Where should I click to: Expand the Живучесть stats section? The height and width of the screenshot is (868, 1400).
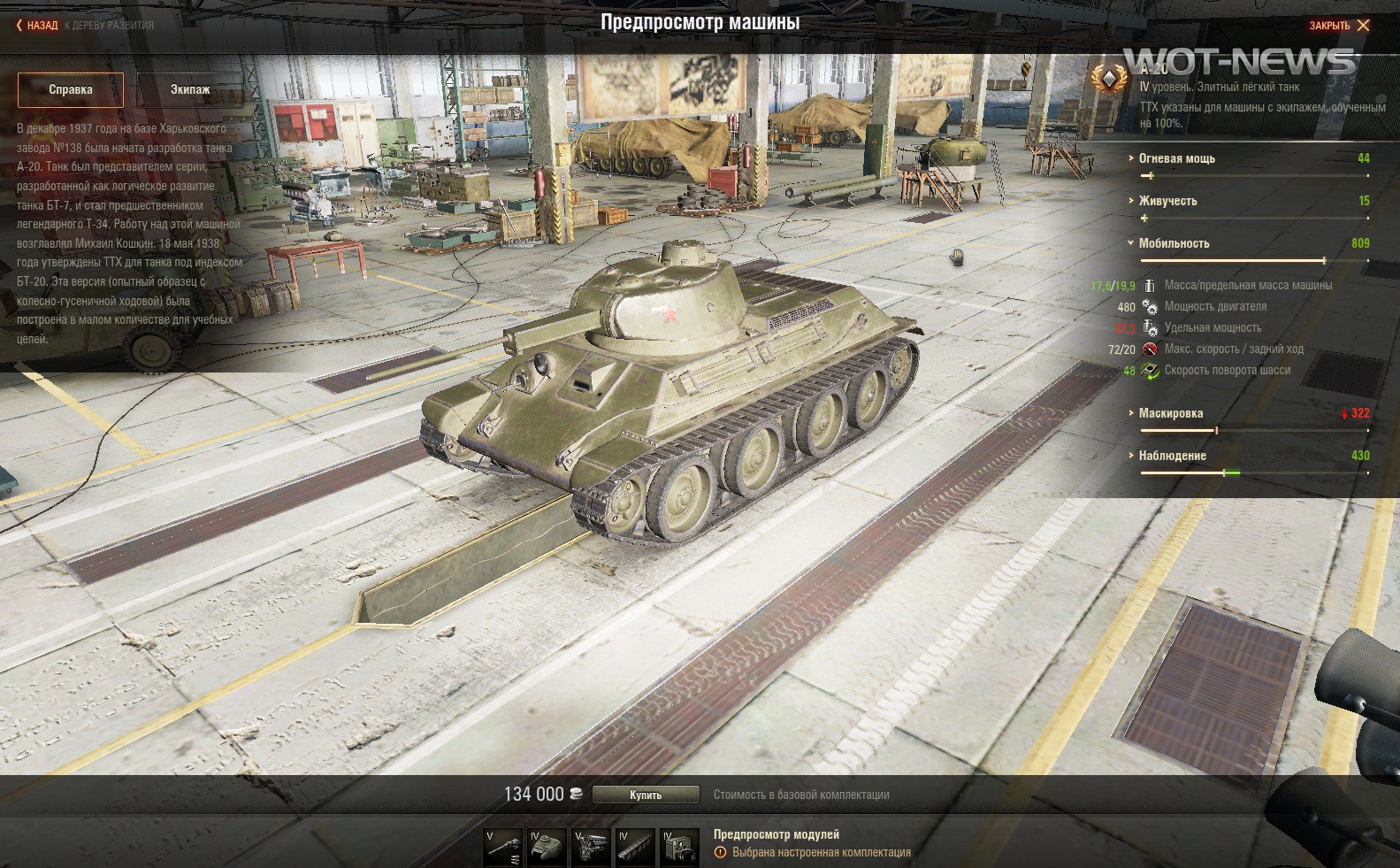point(1167,201)
